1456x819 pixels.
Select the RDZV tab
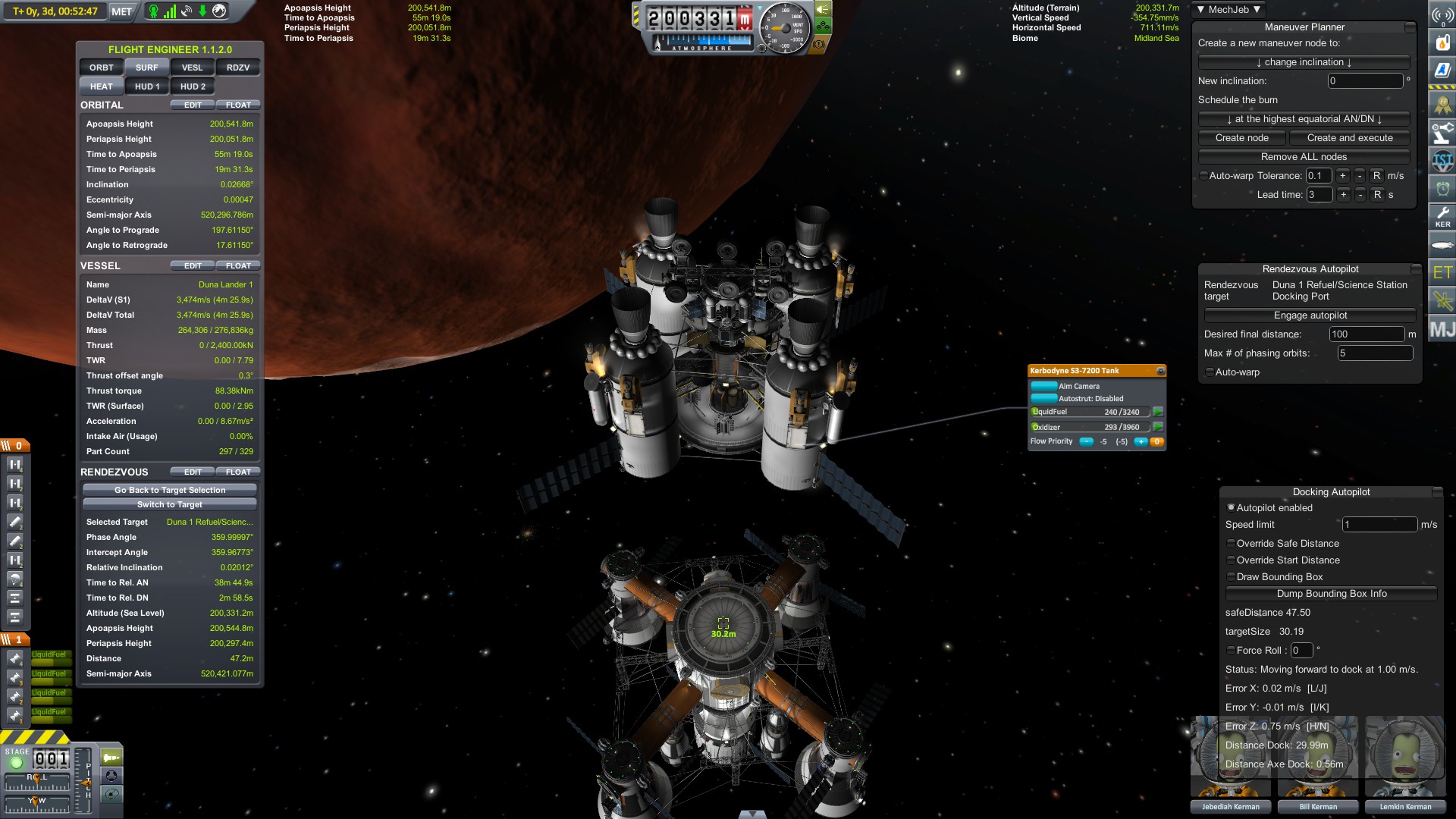[x=238, y=67]
